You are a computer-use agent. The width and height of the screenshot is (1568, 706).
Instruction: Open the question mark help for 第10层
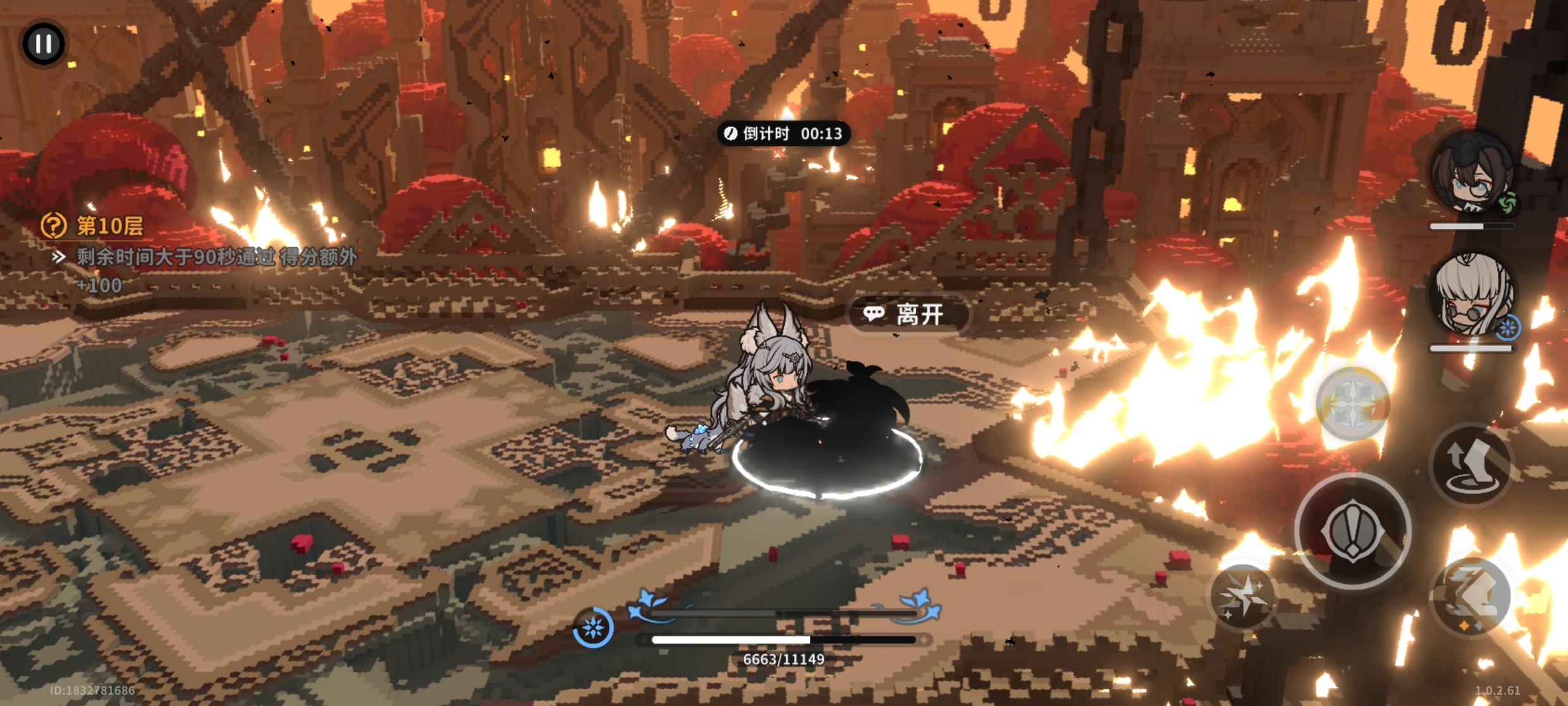pyautogui.click(x=54, y=225)
